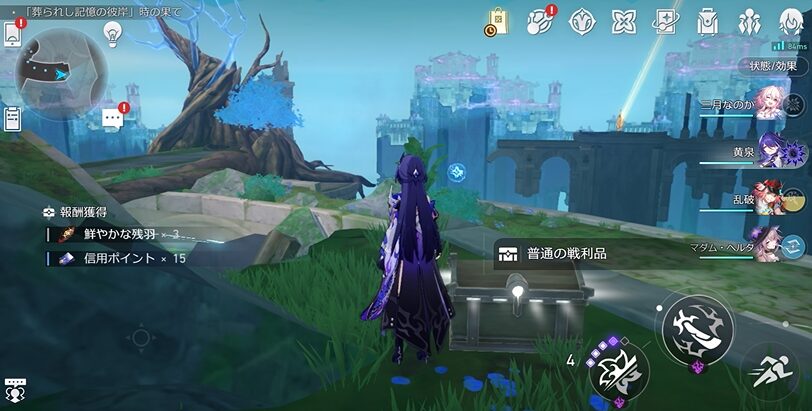The width and height of the screenshot is (812, 411).
Task: Open the card with plus warp icon
Action: (666, 21)
